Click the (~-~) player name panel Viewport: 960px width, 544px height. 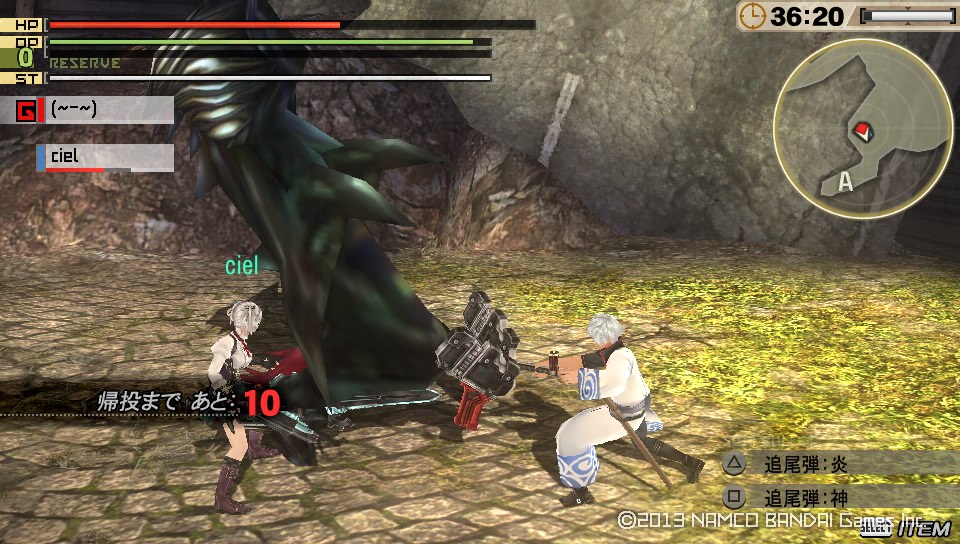pyautogui.click(x=108, y=109)
